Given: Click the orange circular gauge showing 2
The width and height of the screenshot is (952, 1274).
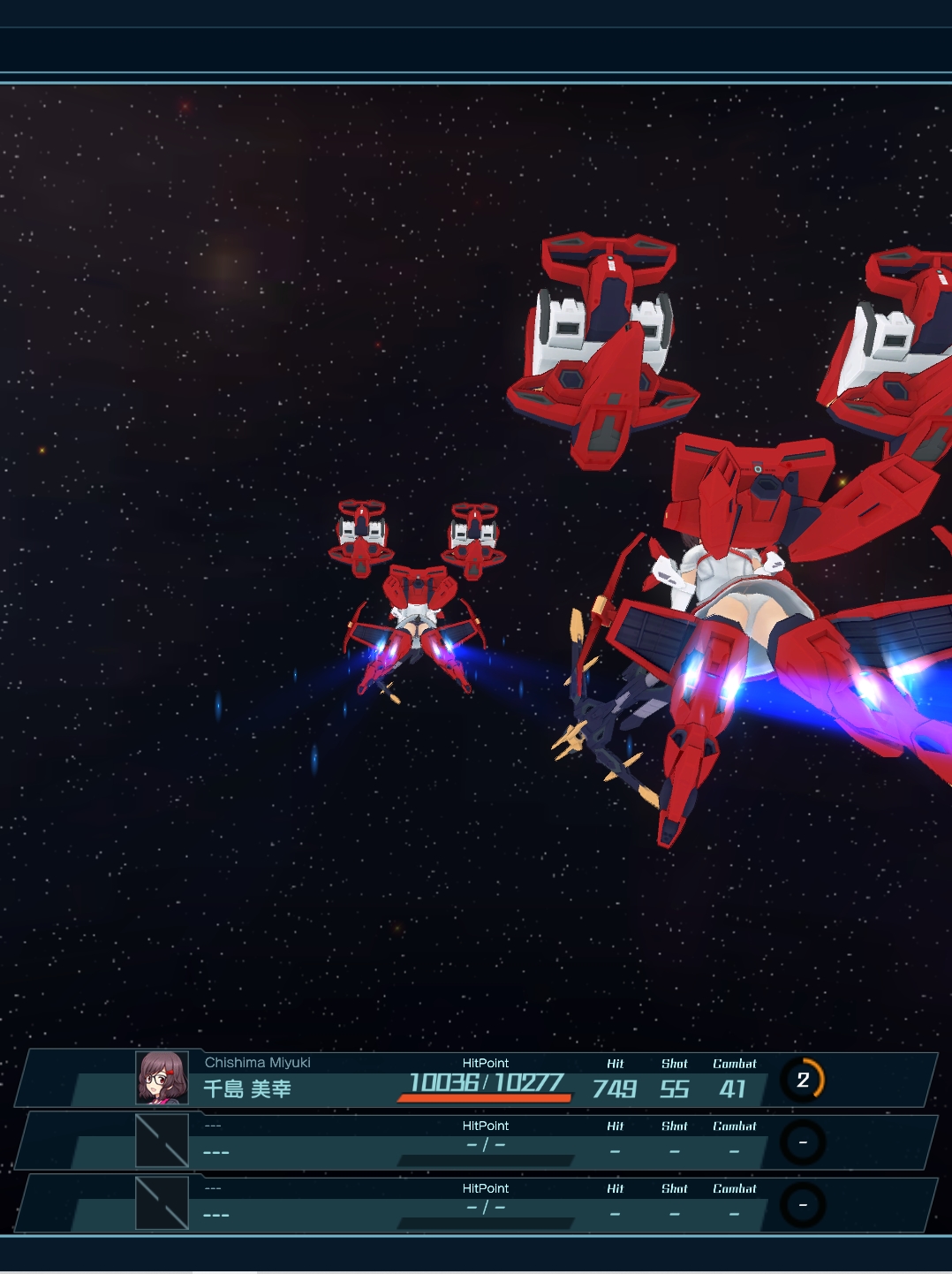Looking at the screenshot, I should (x=803, y=1080).
